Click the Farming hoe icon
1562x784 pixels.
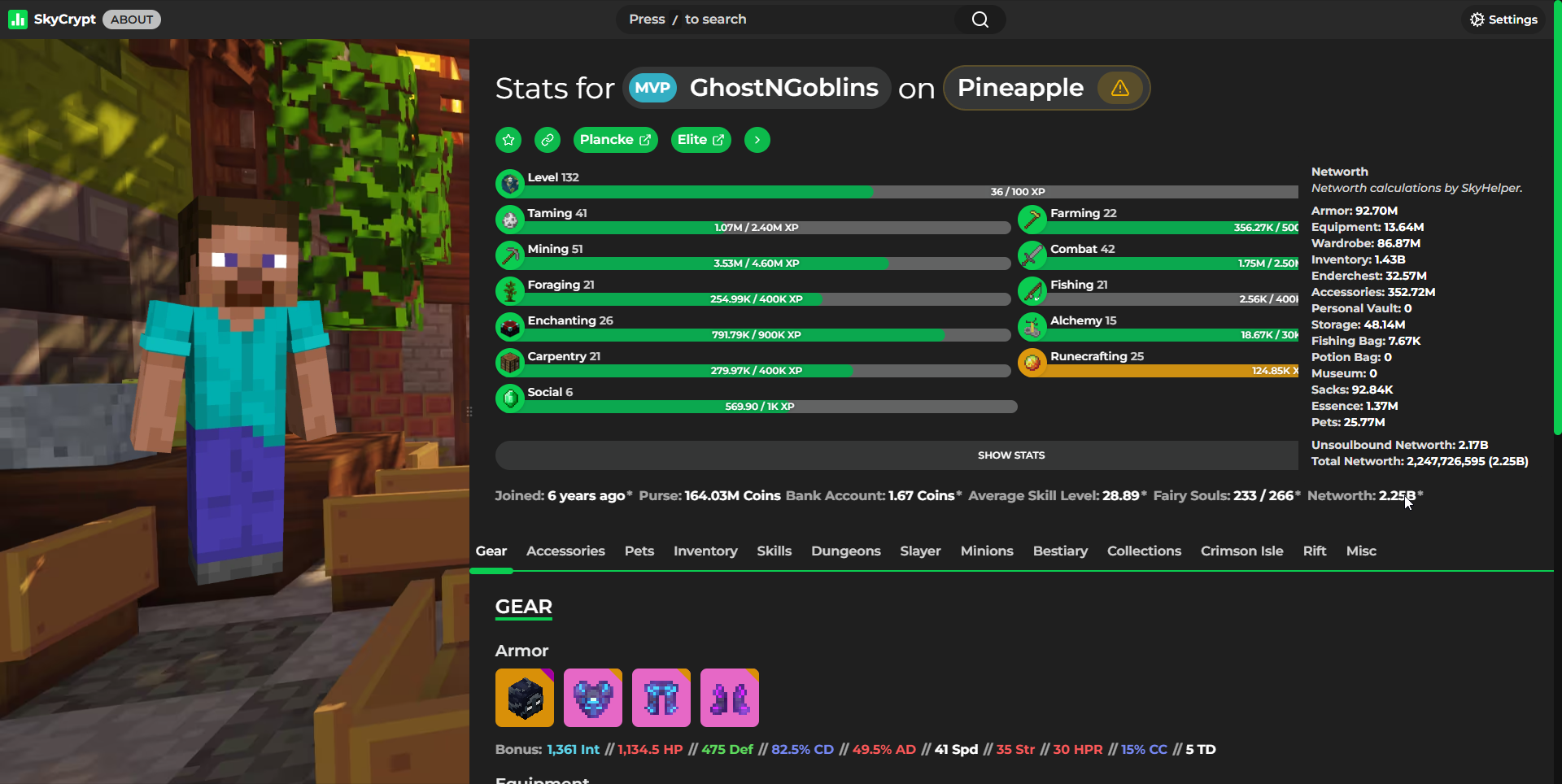click(x=1032, y=220)
